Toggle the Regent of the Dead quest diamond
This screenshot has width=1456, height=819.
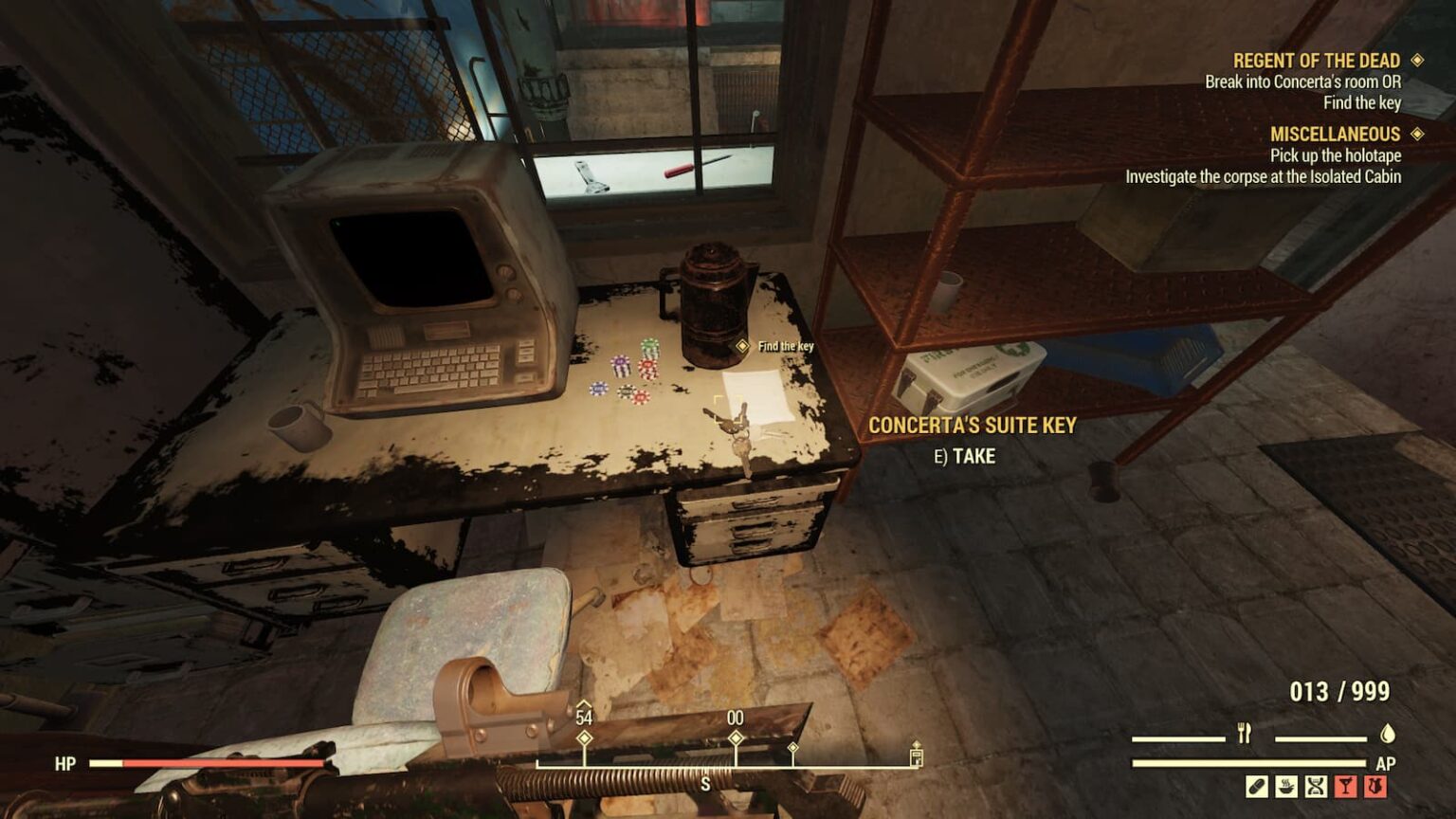point(1418,60)
